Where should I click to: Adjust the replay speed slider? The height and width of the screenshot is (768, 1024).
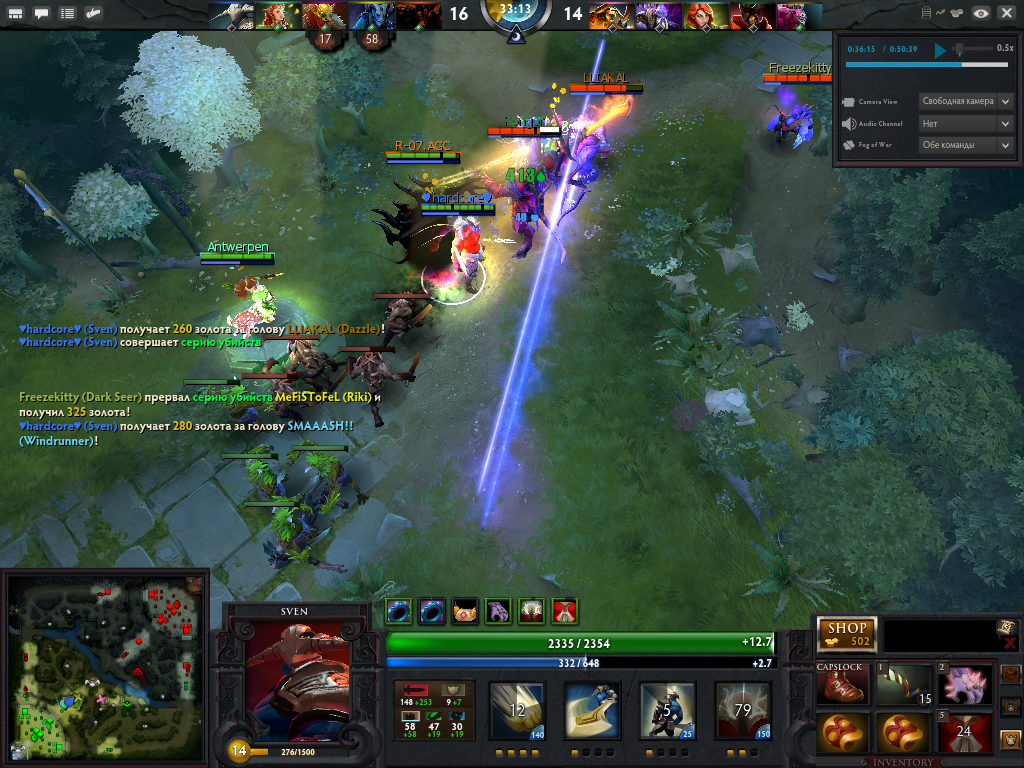click(959, 48)
